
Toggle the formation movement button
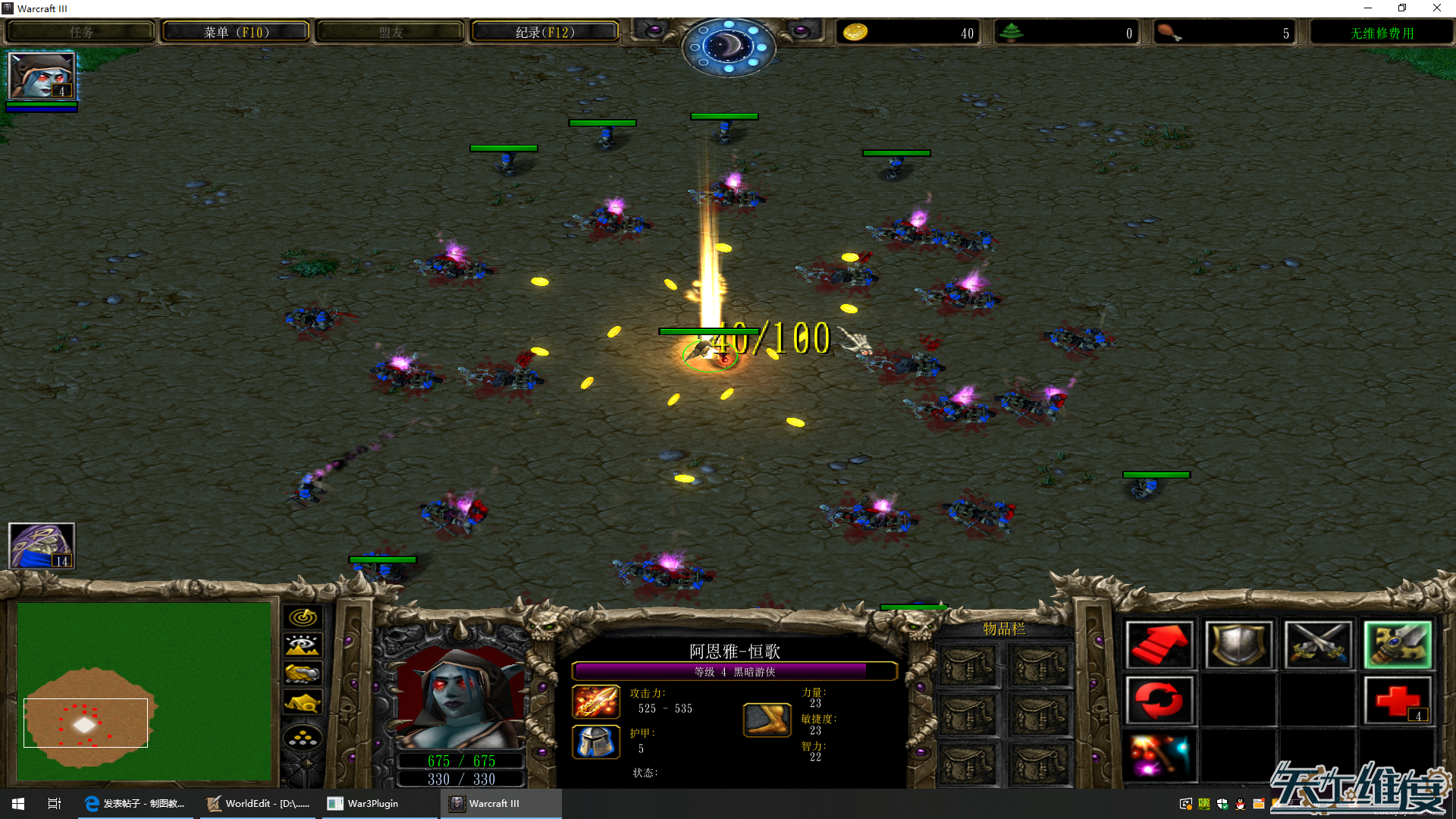(x=303, y=737)
